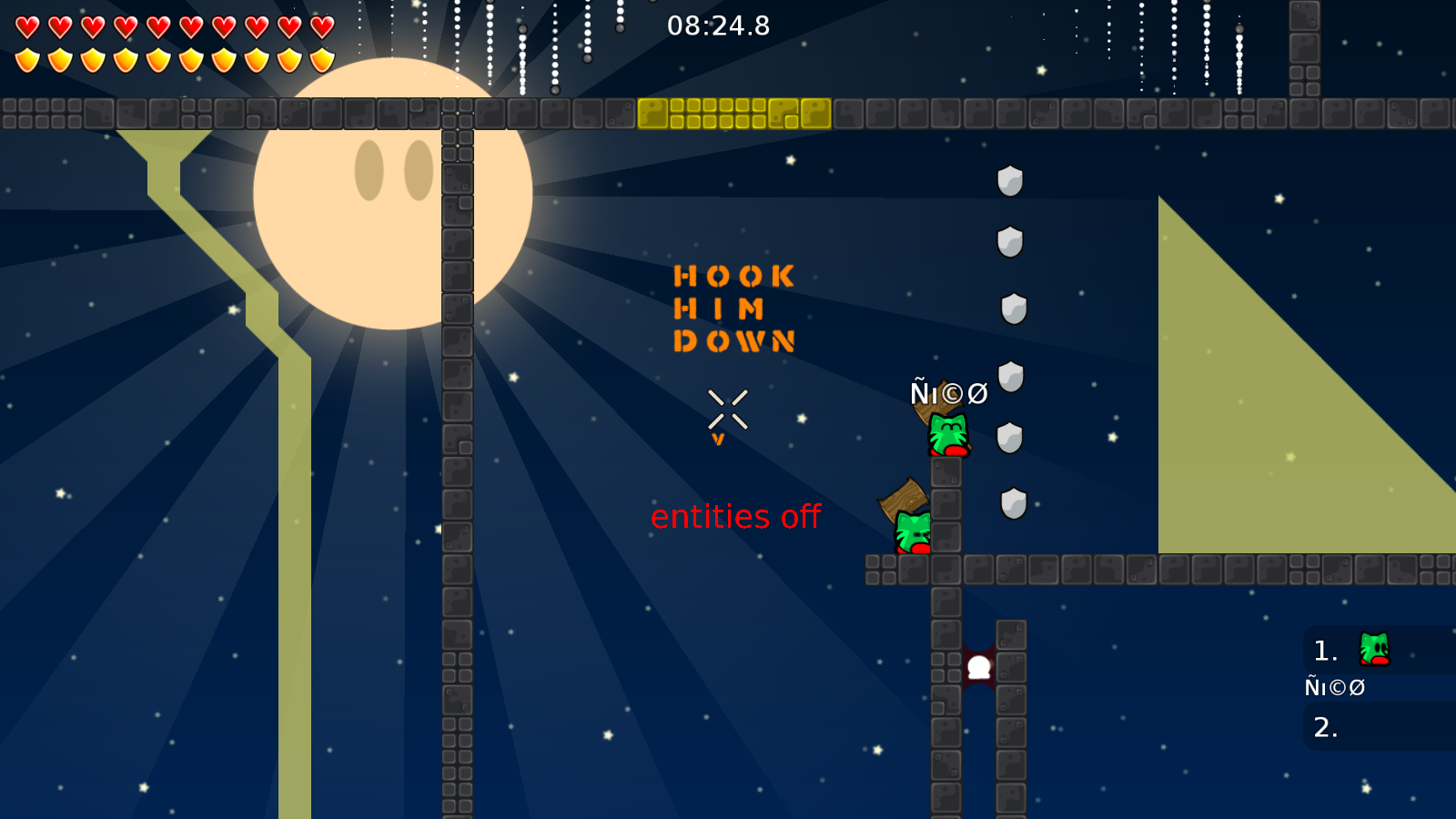This screenshot has height=819, width=1456.
Task: Click the name tag 'Ñı©Ø' on the leaderboard panel
Action: [x=1334, y=688]
